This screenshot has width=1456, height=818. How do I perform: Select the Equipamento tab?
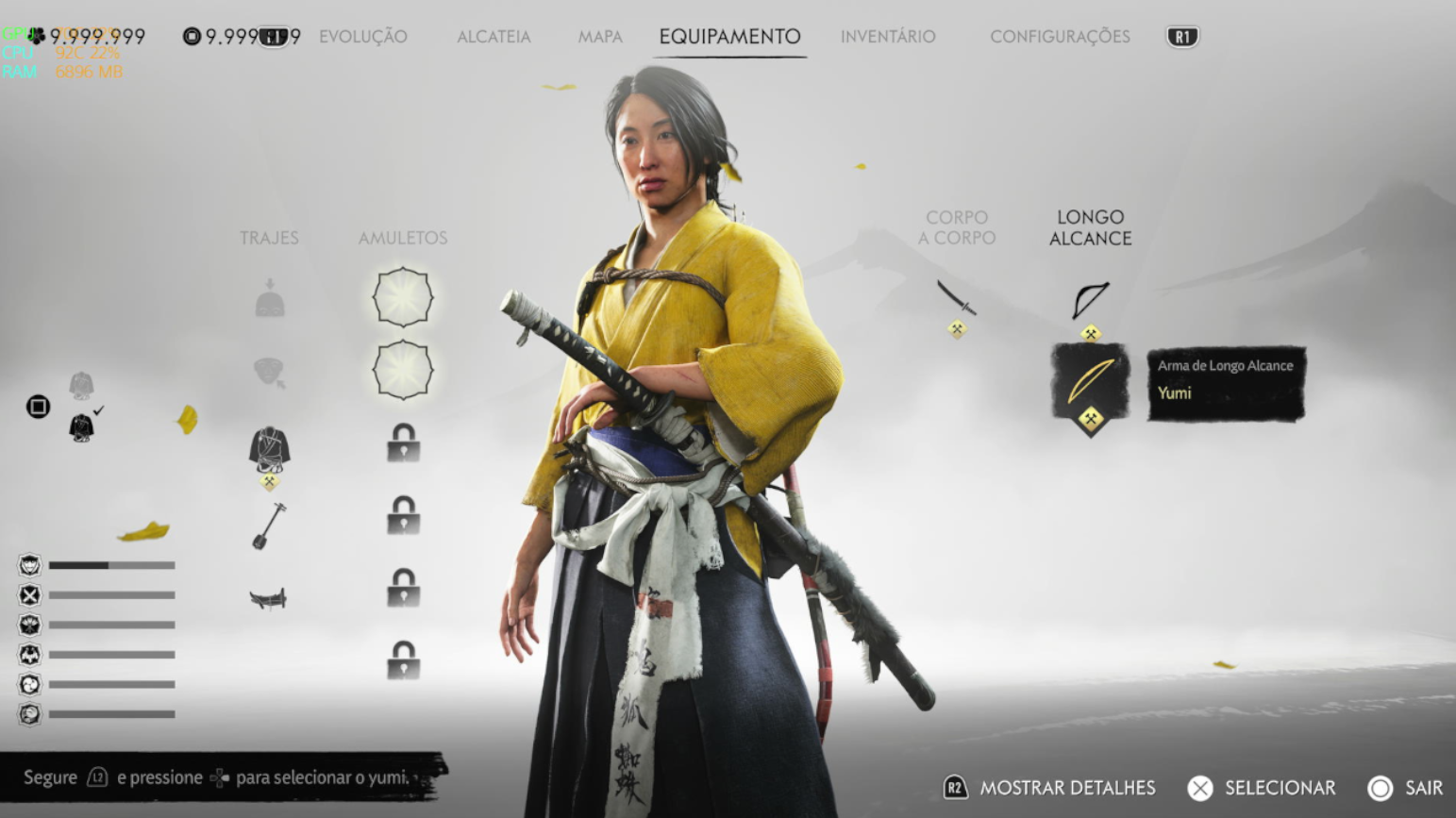click(729, 37)
